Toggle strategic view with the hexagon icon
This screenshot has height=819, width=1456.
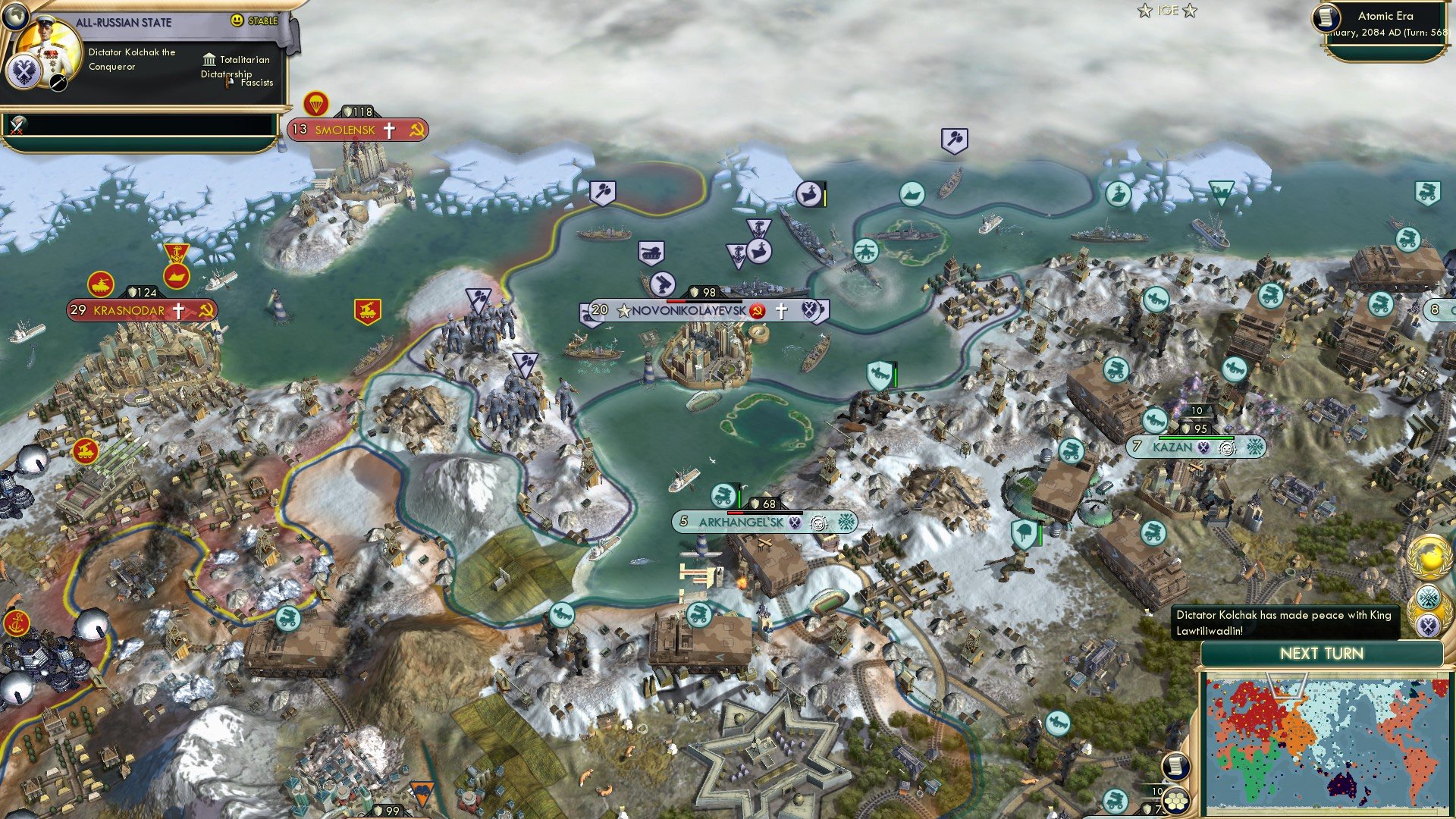[1177, 802]
